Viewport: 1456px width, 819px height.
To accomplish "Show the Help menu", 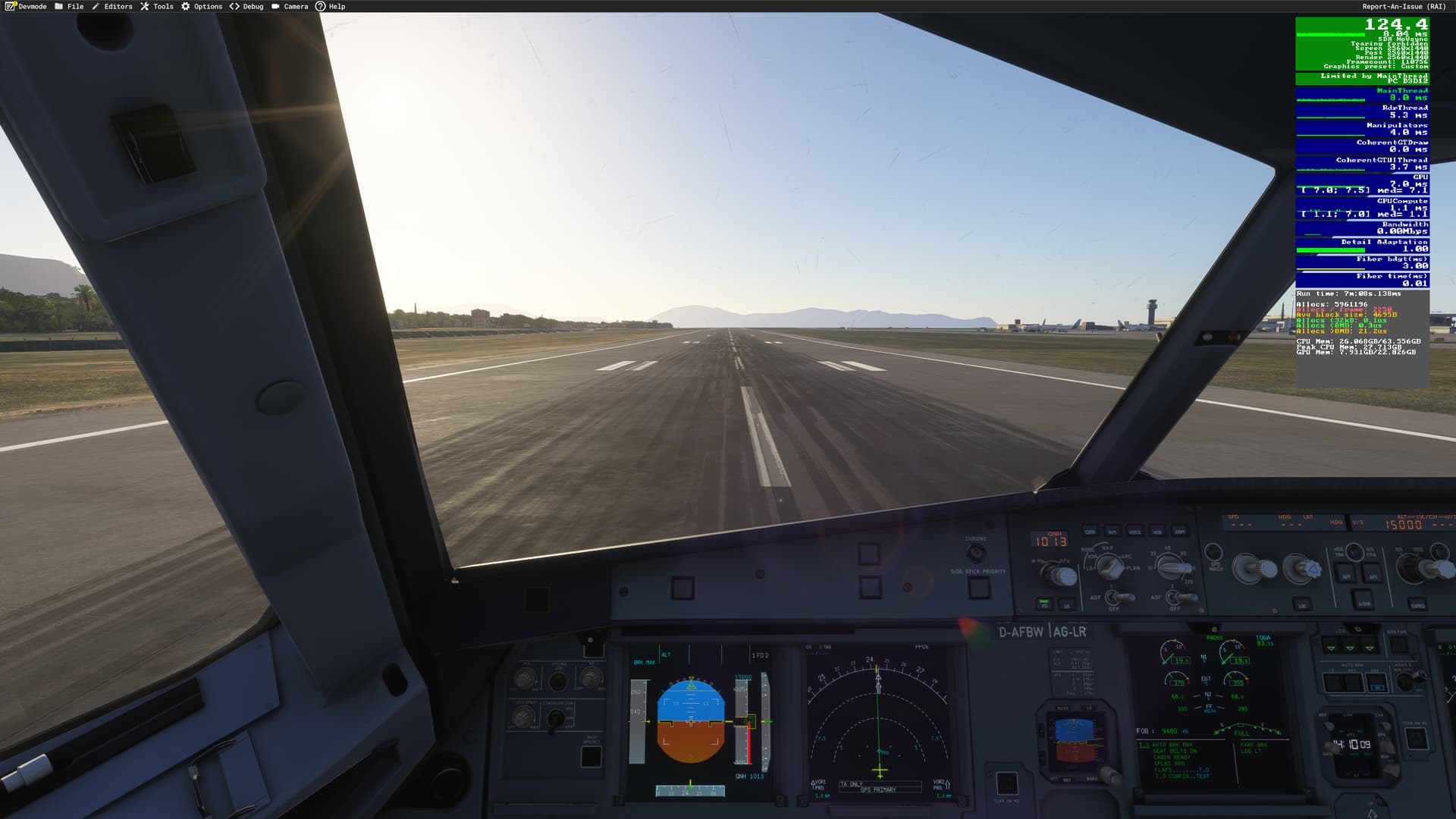I will click(331, 6).
